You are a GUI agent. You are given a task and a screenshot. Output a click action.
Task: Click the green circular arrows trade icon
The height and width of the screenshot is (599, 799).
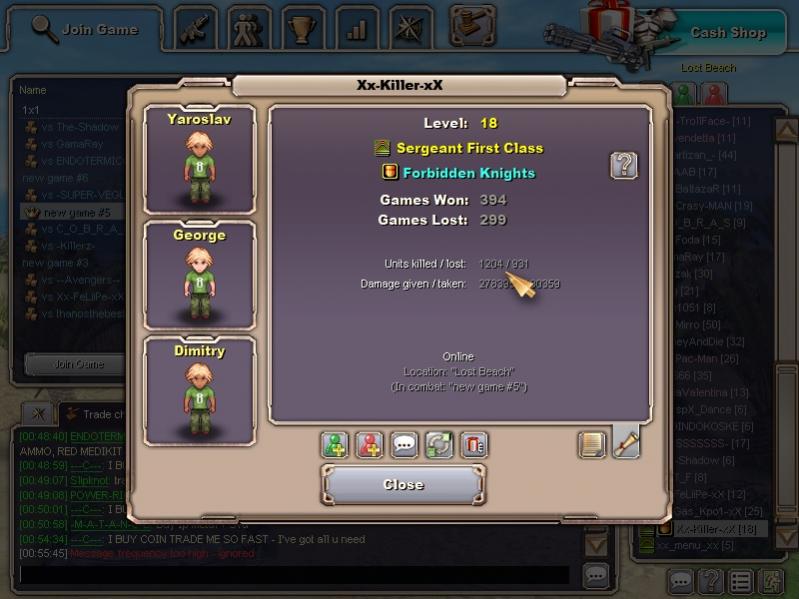439,444
